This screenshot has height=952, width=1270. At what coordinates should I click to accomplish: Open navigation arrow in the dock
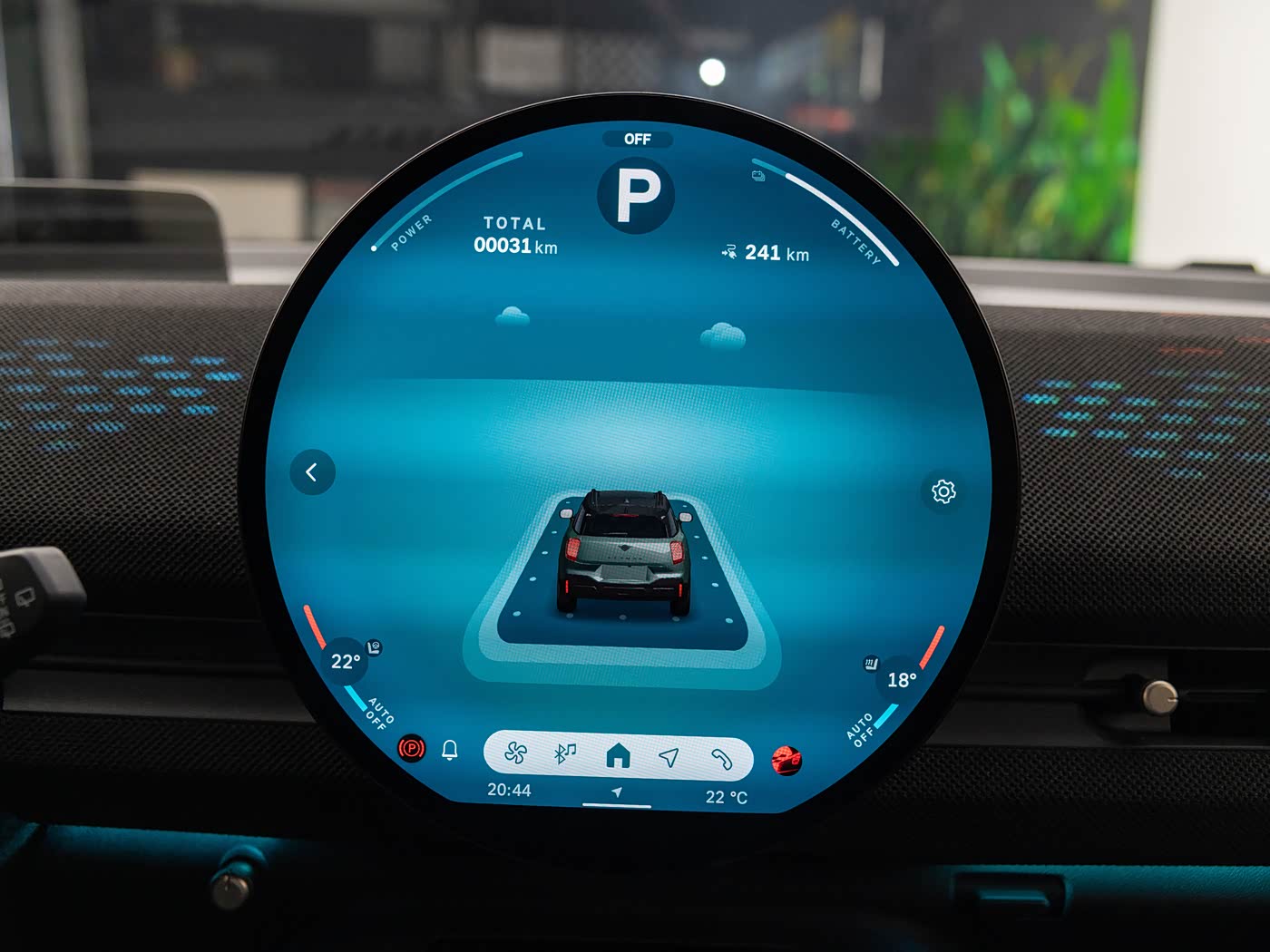click(x=669, y=756)
